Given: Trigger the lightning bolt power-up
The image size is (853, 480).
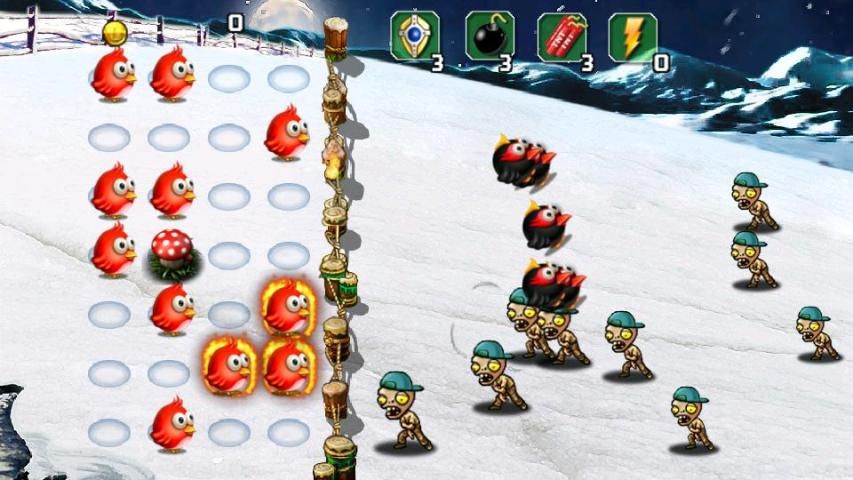Looking at the screenshot, I should [632, 36].
